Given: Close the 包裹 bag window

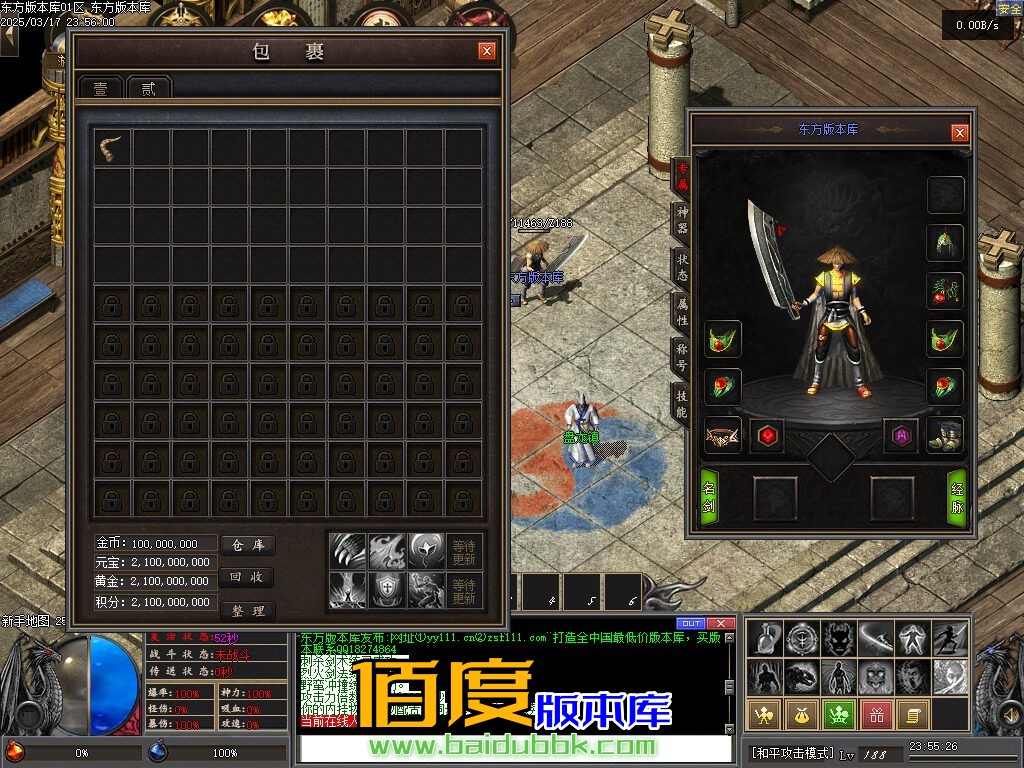Looking at the screenshot, I should click(486, 51).
